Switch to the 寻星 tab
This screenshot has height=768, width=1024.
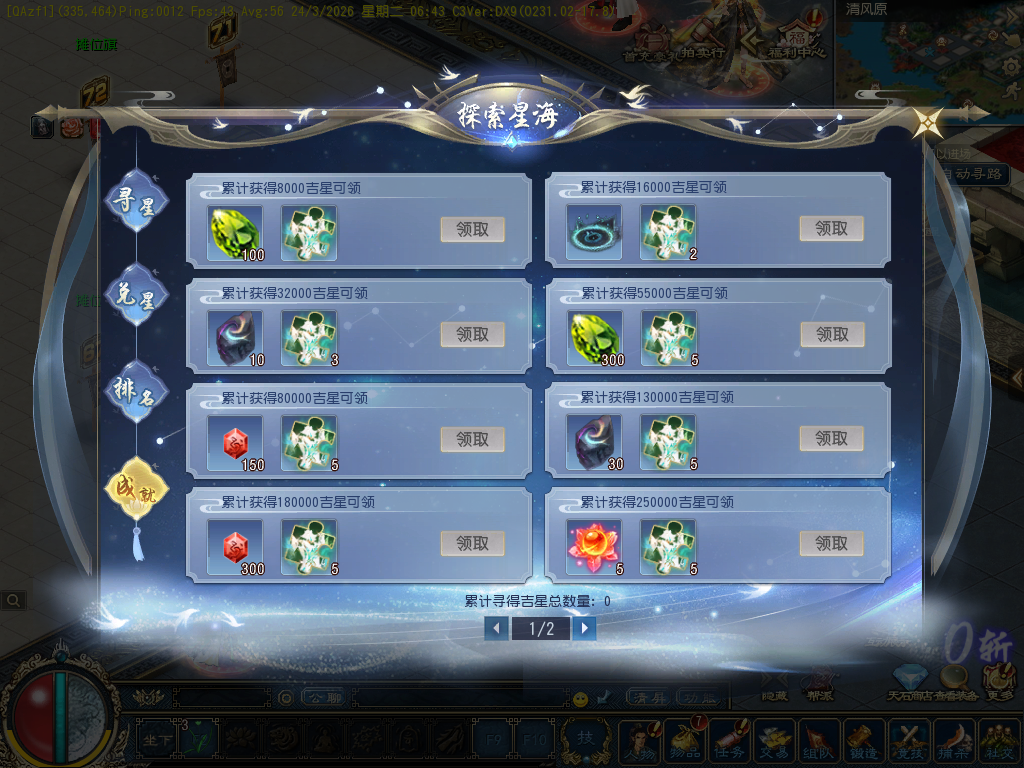click(137, 201)
